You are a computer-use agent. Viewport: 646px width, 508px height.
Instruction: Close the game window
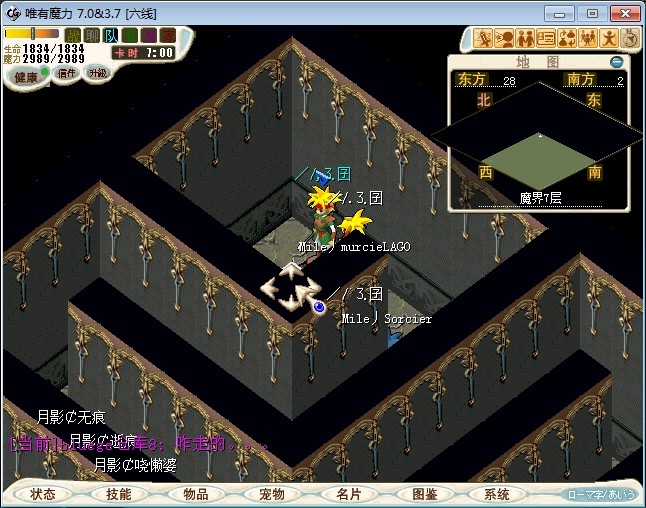pyautogui.click(x=622, y=13)
